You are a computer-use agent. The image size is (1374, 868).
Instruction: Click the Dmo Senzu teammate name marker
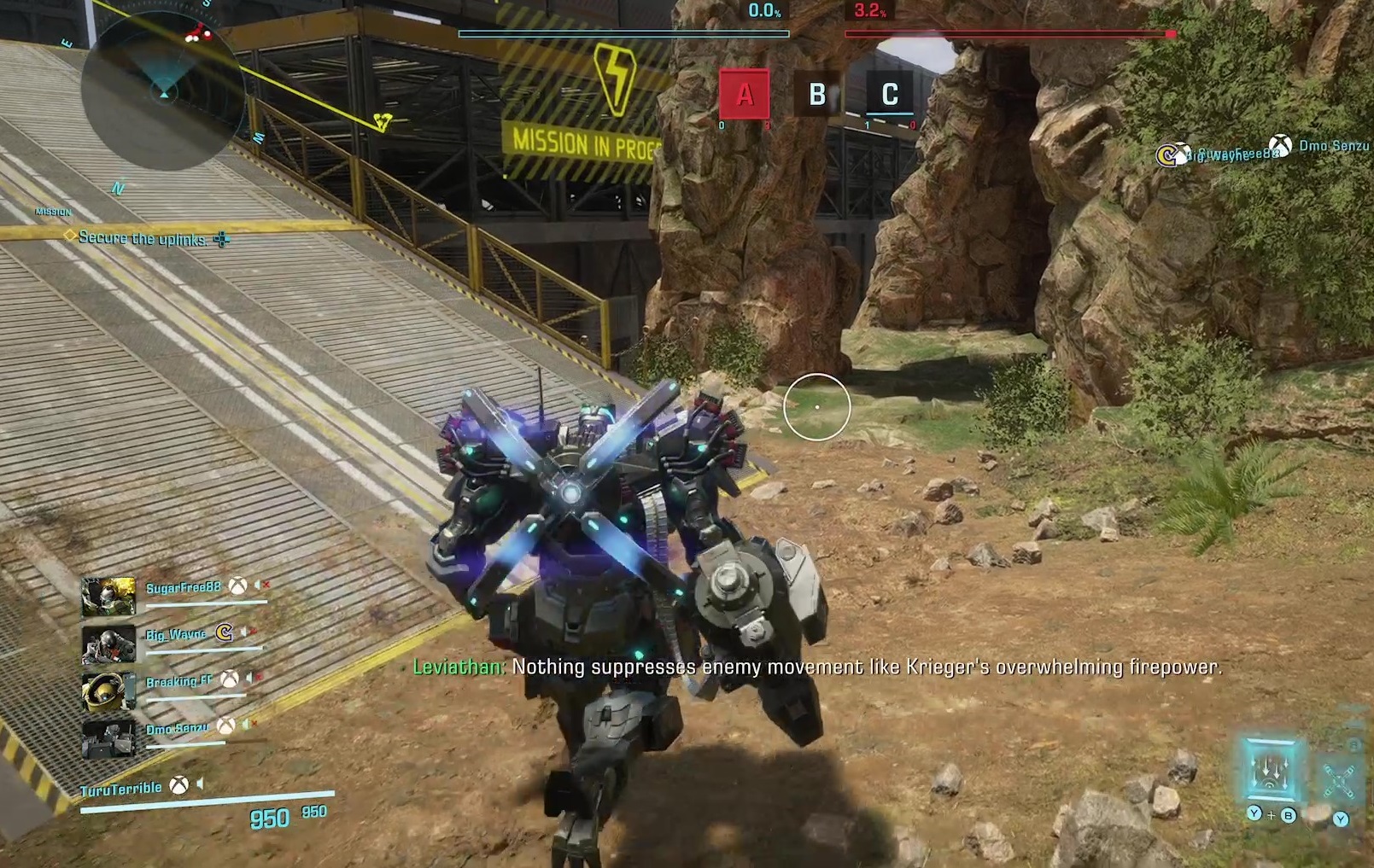(1333, 146)
